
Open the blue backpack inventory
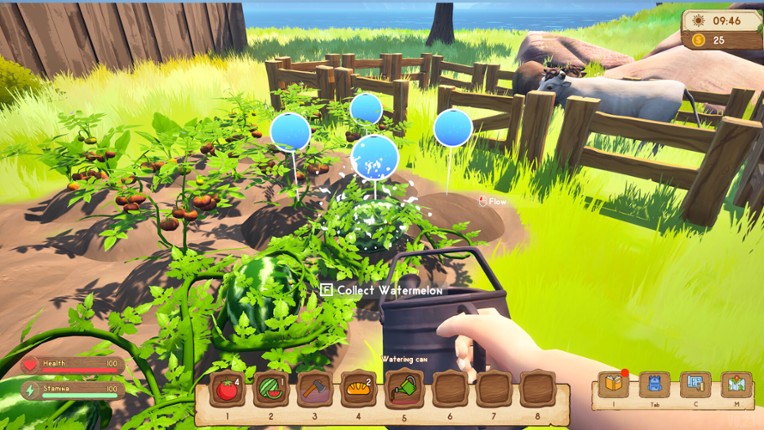[655, 384]
